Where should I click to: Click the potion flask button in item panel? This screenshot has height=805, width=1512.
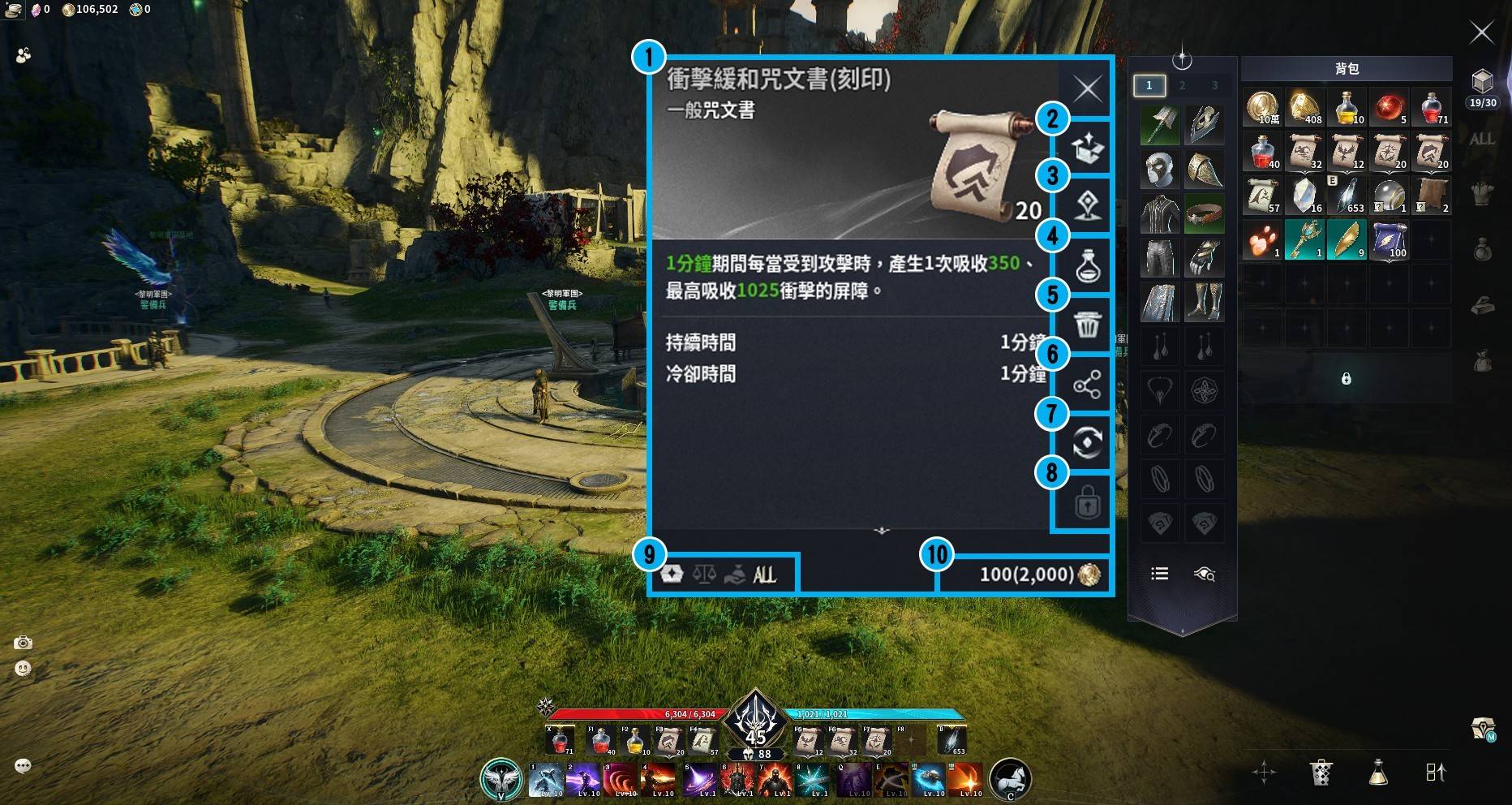coord(1087,265)
